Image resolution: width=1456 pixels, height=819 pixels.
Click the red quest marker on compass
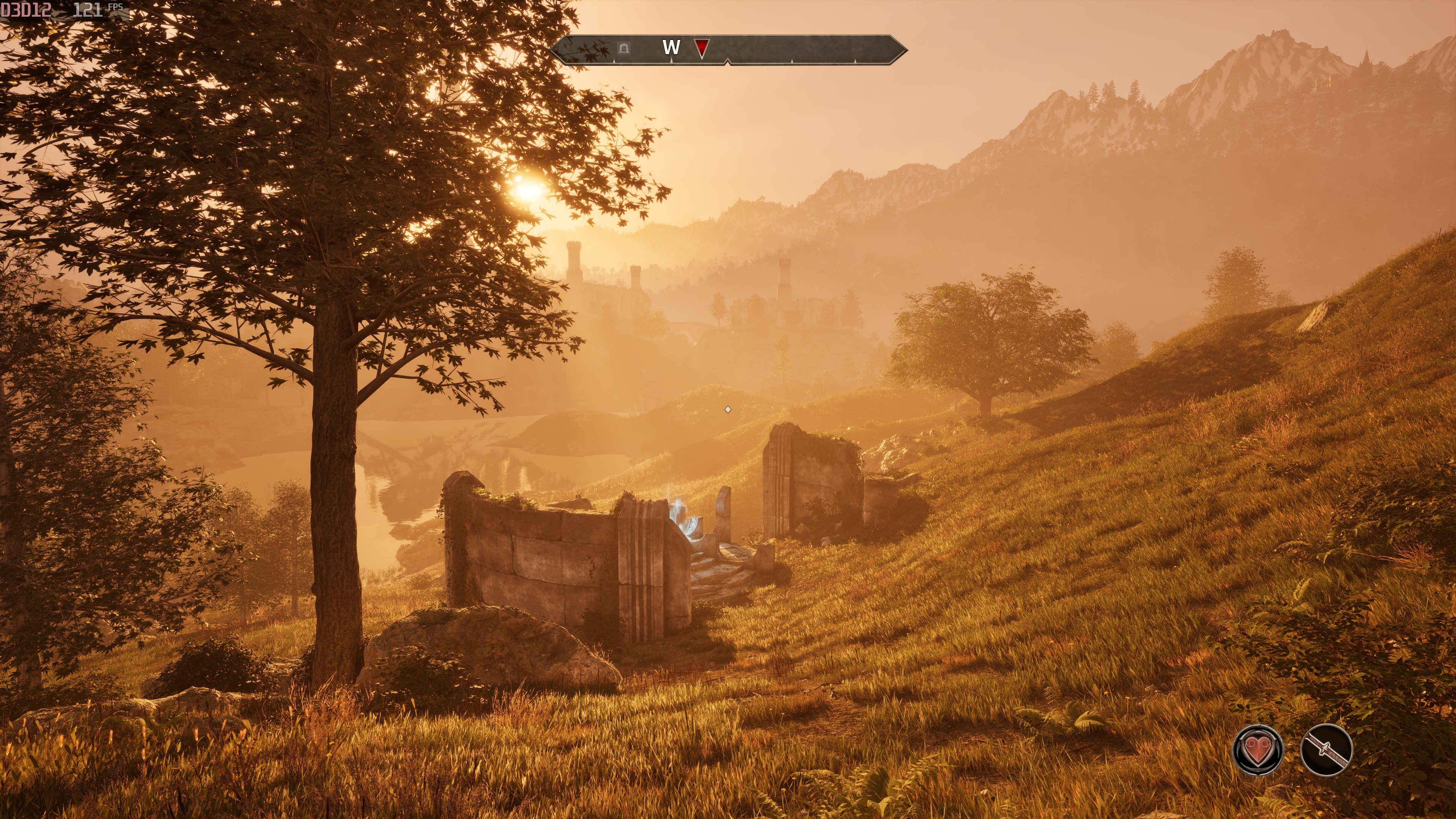click(701, 48)
